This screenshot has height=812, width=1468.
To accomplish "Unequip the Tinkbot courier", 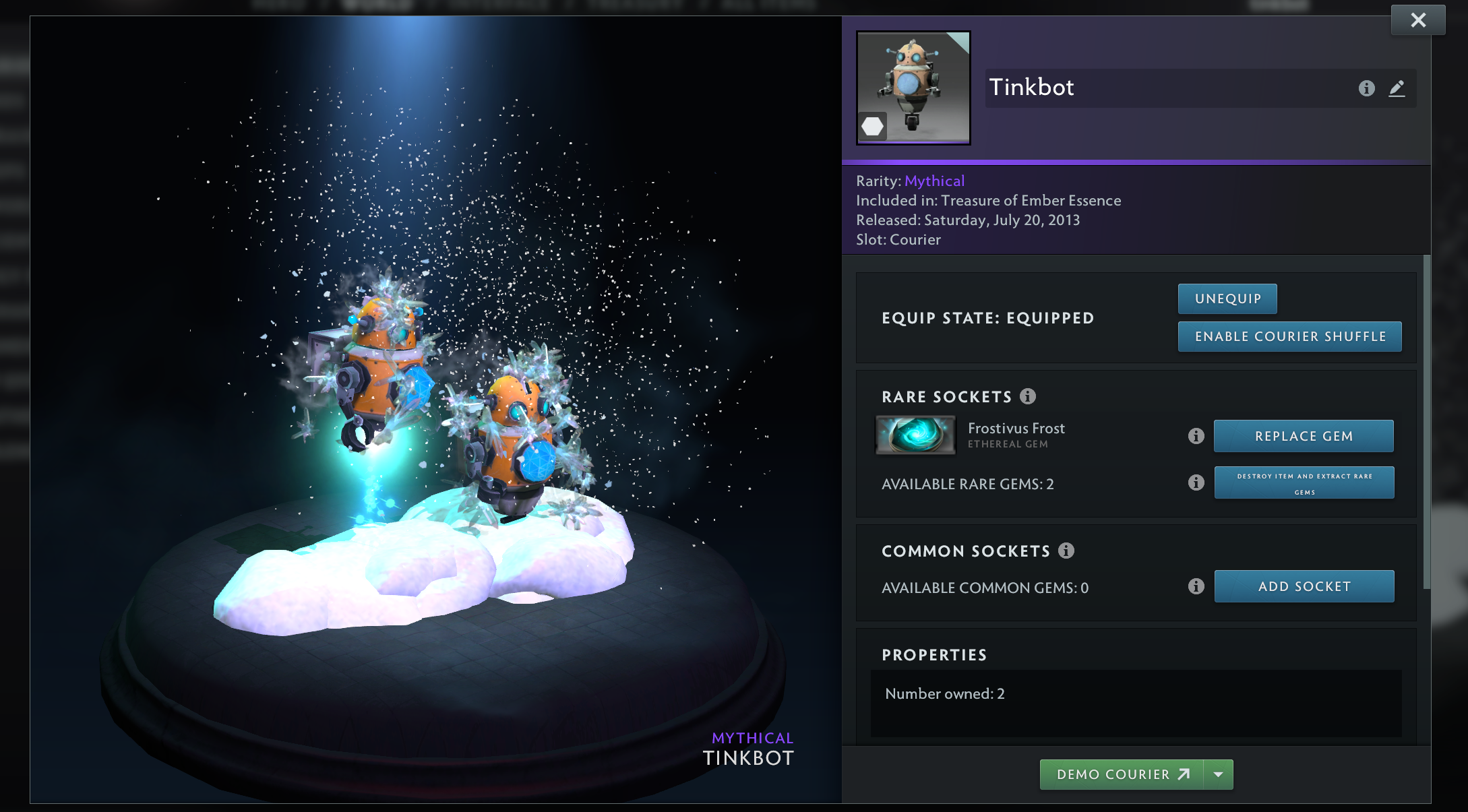I will [x=1227, y=299].
